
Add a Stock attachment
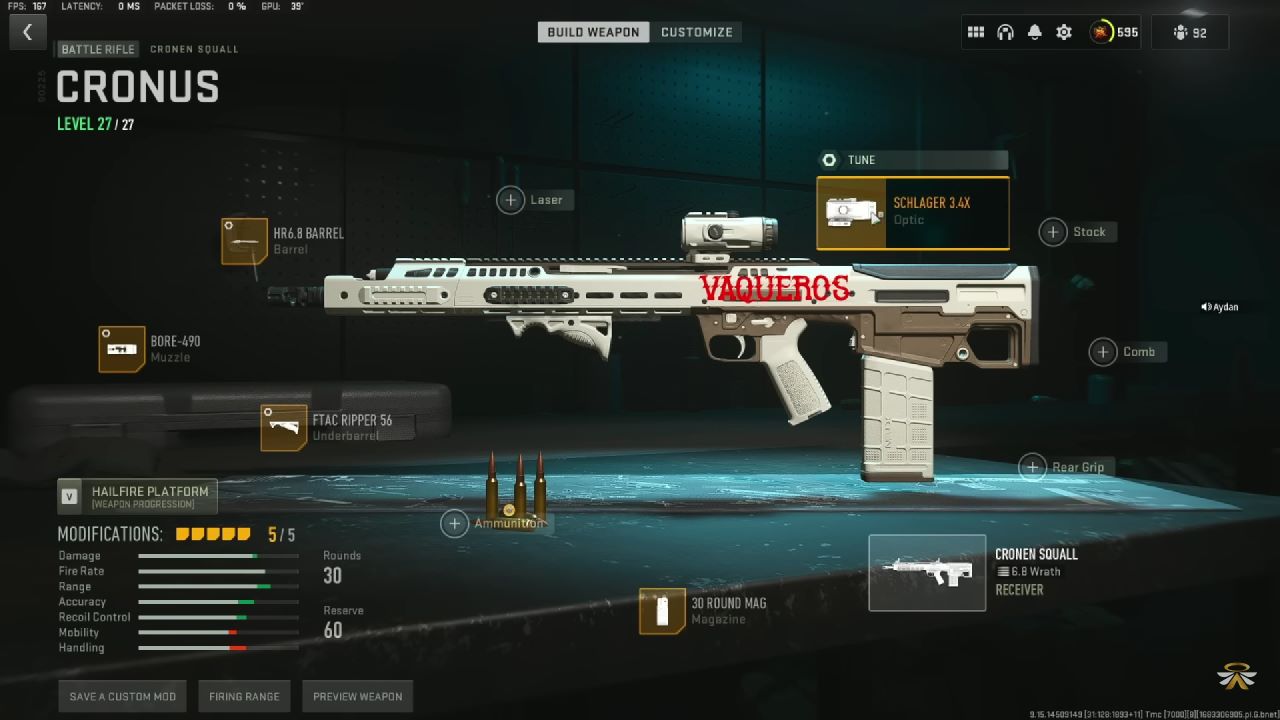[x=1053, y=232]
